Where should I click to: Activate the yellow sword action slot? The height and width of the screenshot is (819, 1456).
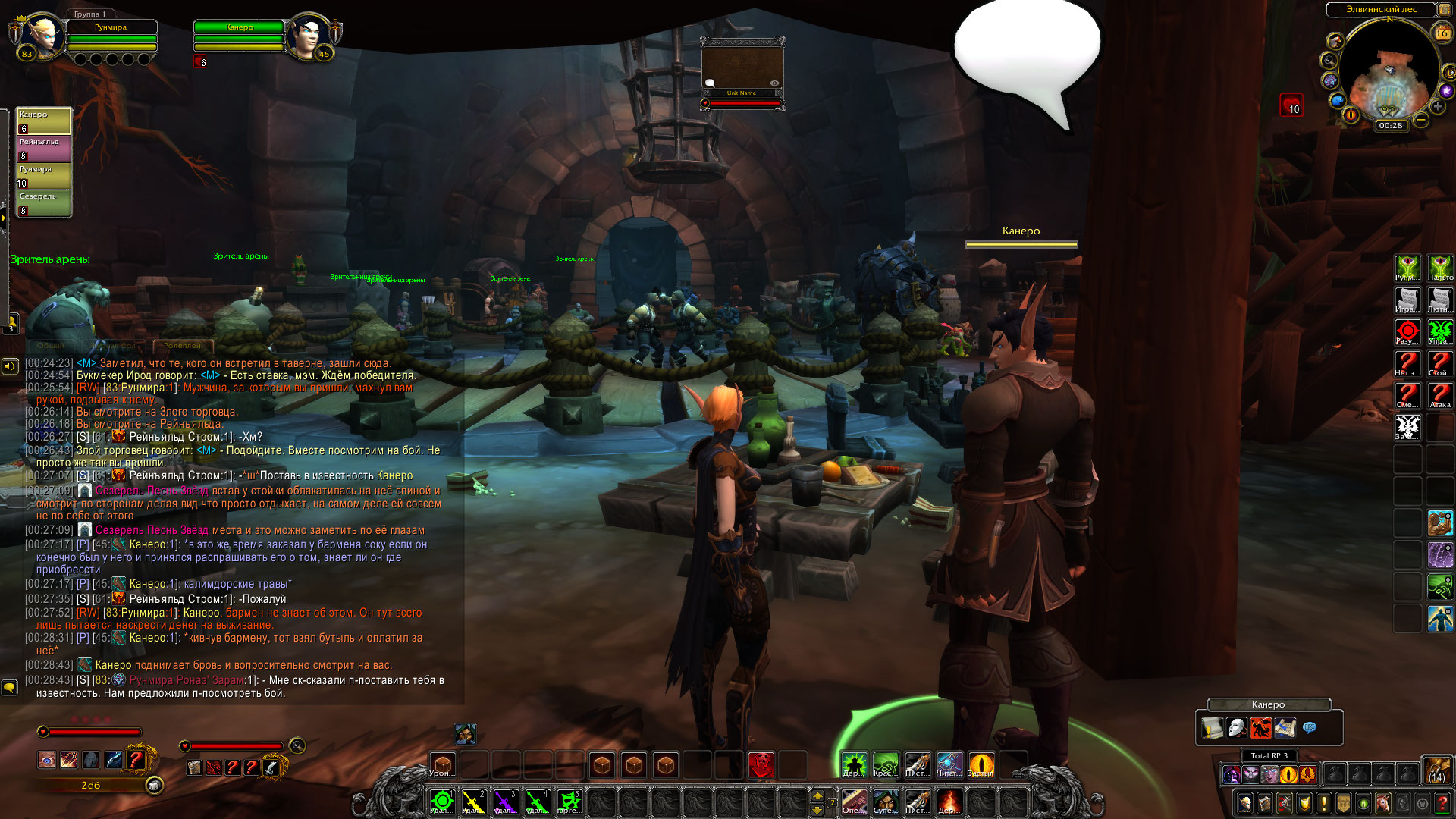point(473,801)
